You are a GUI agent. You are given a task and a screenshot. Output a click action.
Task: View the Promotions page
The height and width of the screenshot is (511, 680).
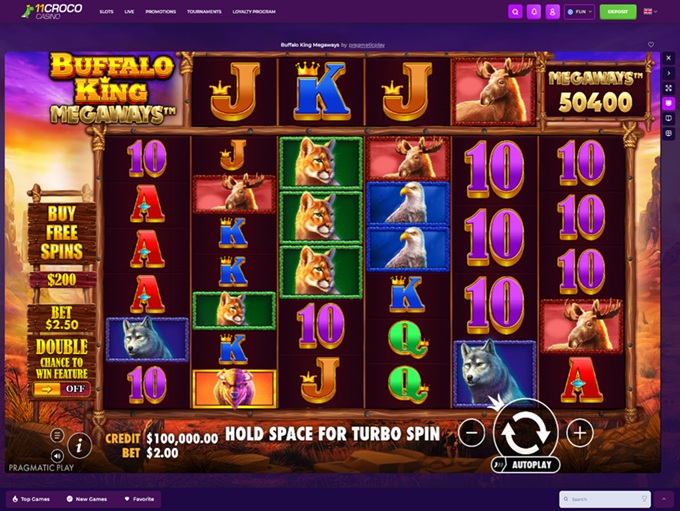click(160, 12)
